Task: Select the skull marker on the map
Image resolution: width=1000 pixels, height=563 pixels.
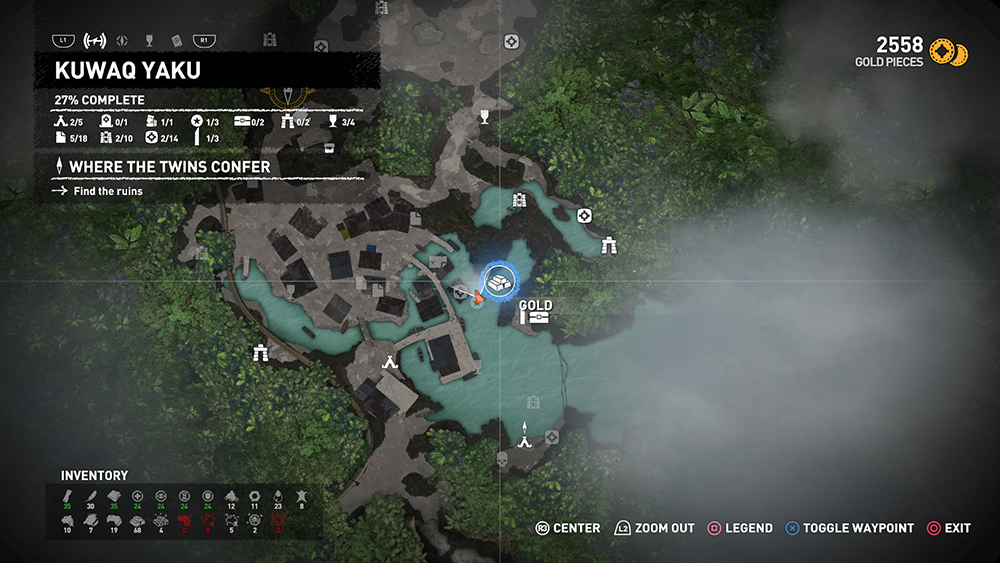Action: [x=502, y=461]
